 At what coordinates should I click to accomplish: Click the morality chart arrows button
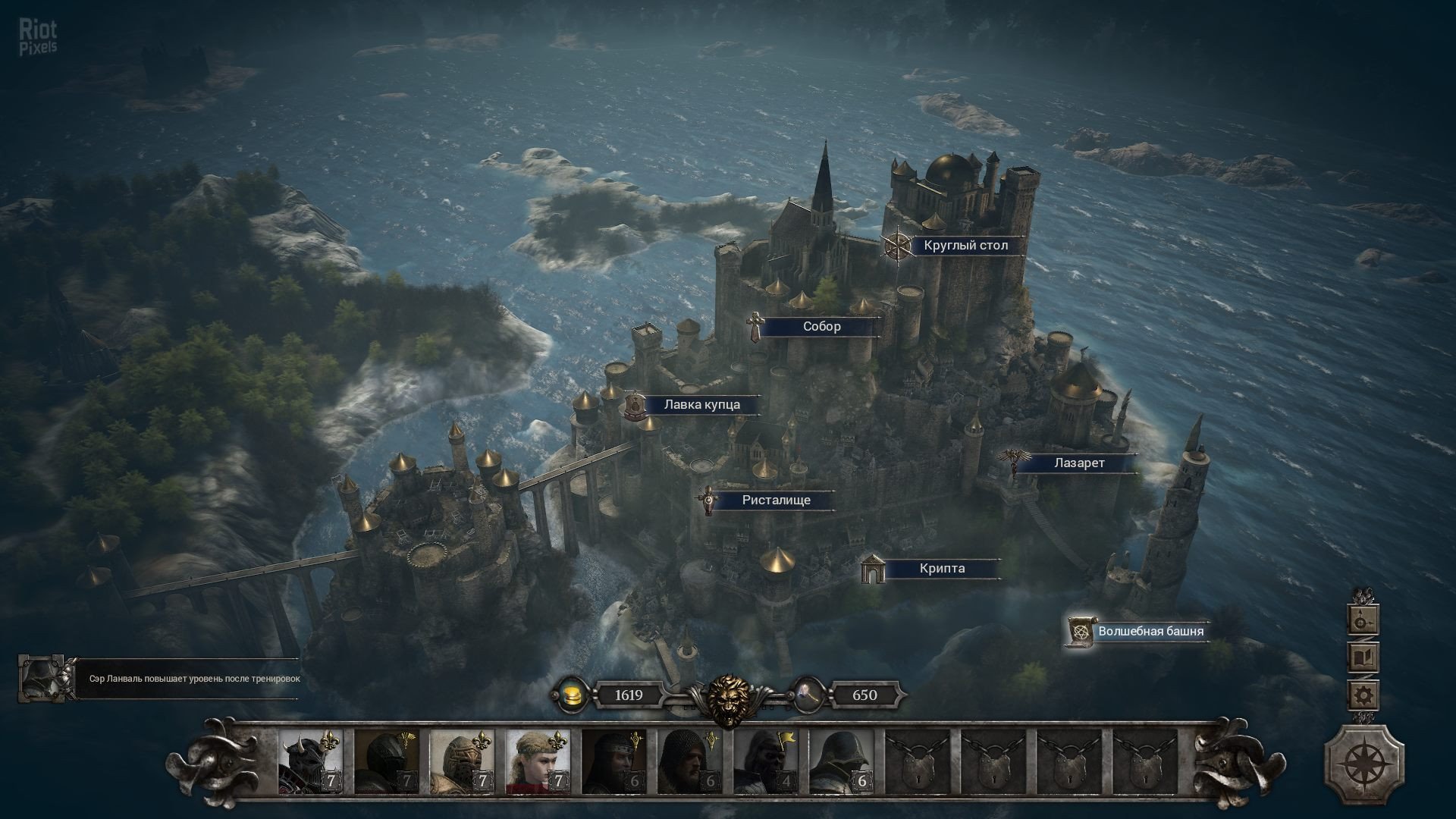pos(1363,620)
